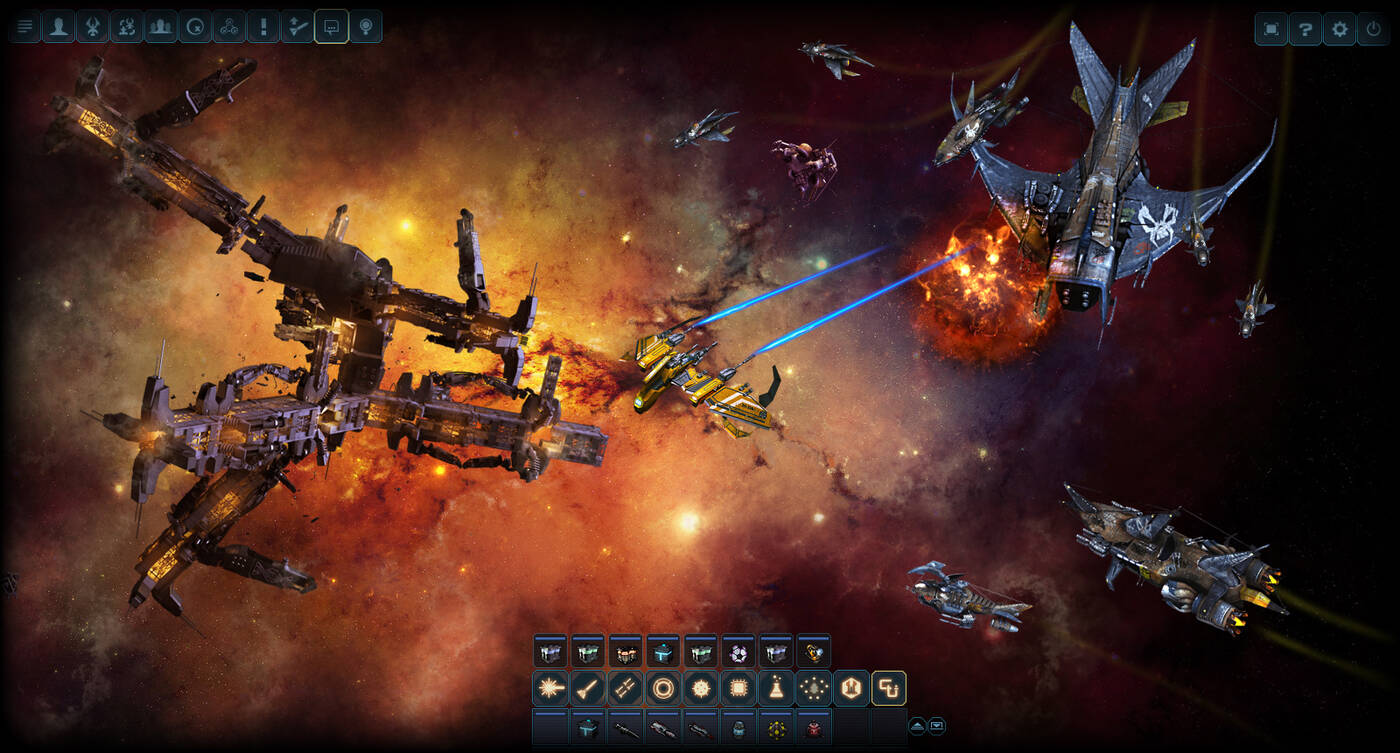Select the laser burst category icon
Image resolution: width=1400 pixels, height=753 pixels.
tap(550, 688)
